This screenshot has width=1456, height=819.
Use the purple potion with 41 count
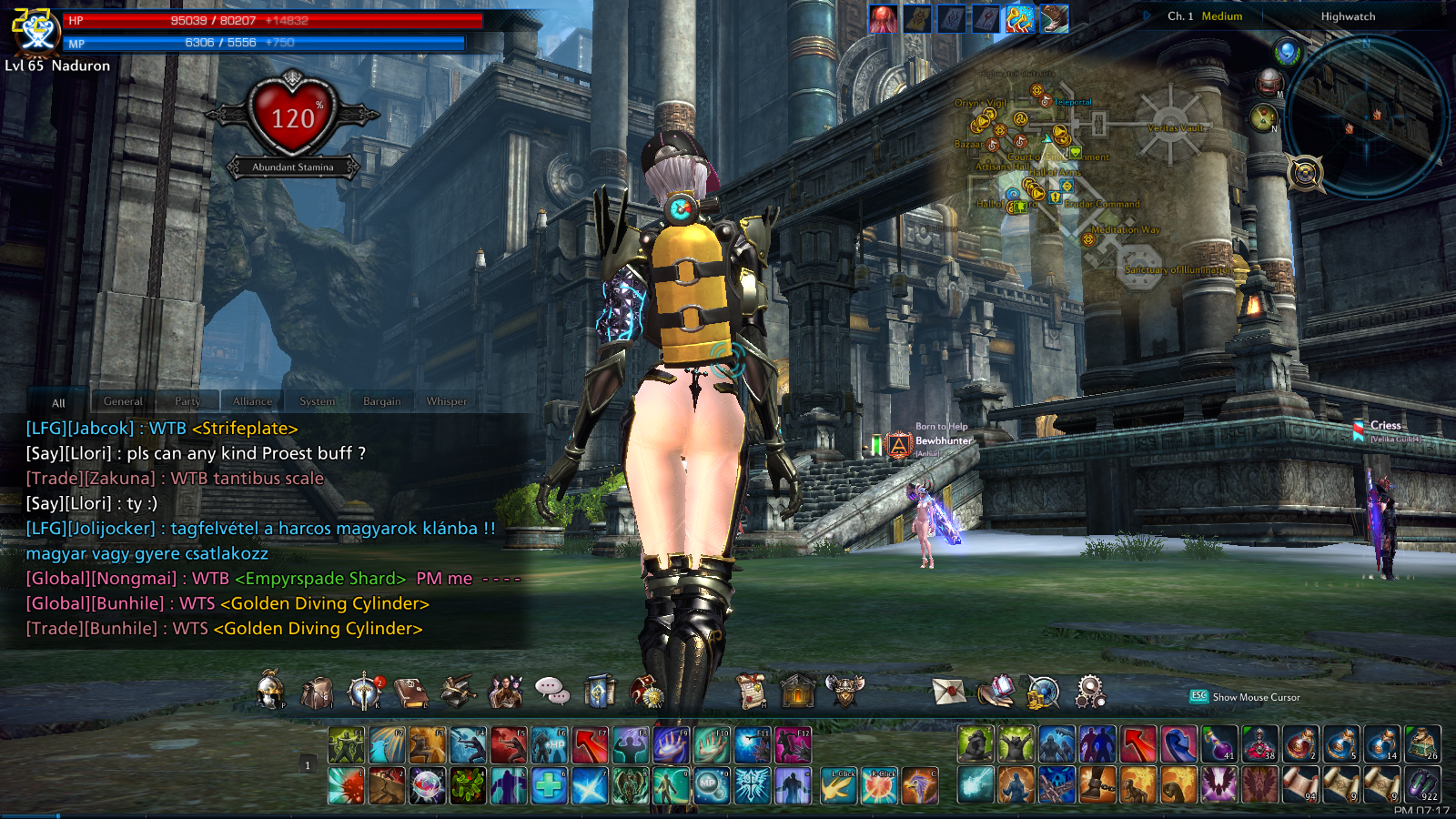[x=1218, y=744]
